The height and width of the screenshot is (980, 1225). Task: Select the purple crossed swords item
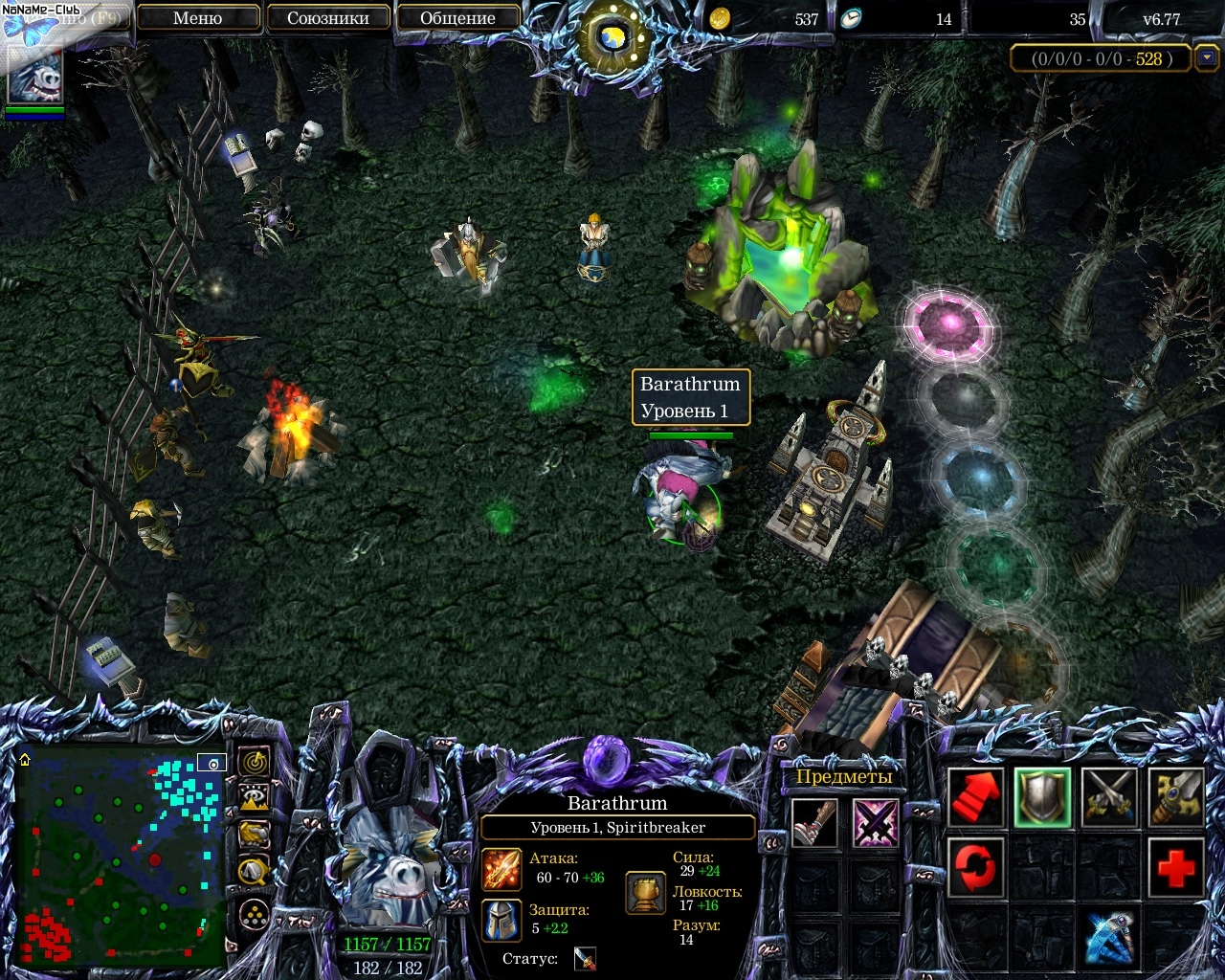tap(875, 823)
